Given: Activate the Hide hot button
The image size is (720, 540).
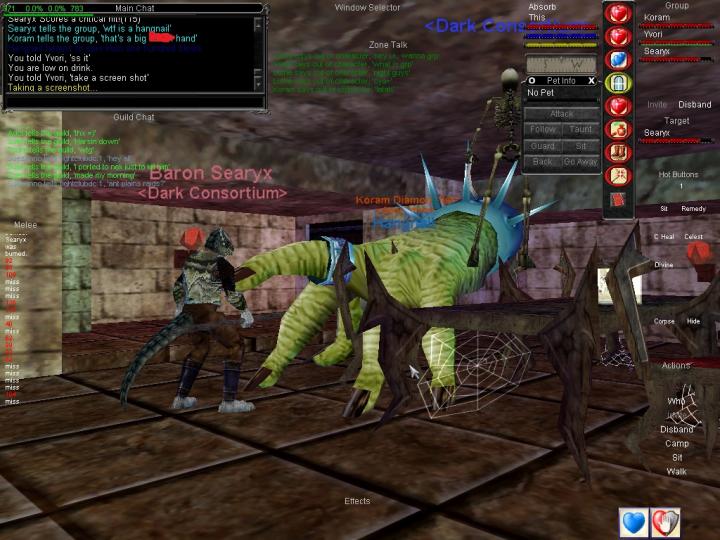Looking at the screenshot, I should point(693,321).
